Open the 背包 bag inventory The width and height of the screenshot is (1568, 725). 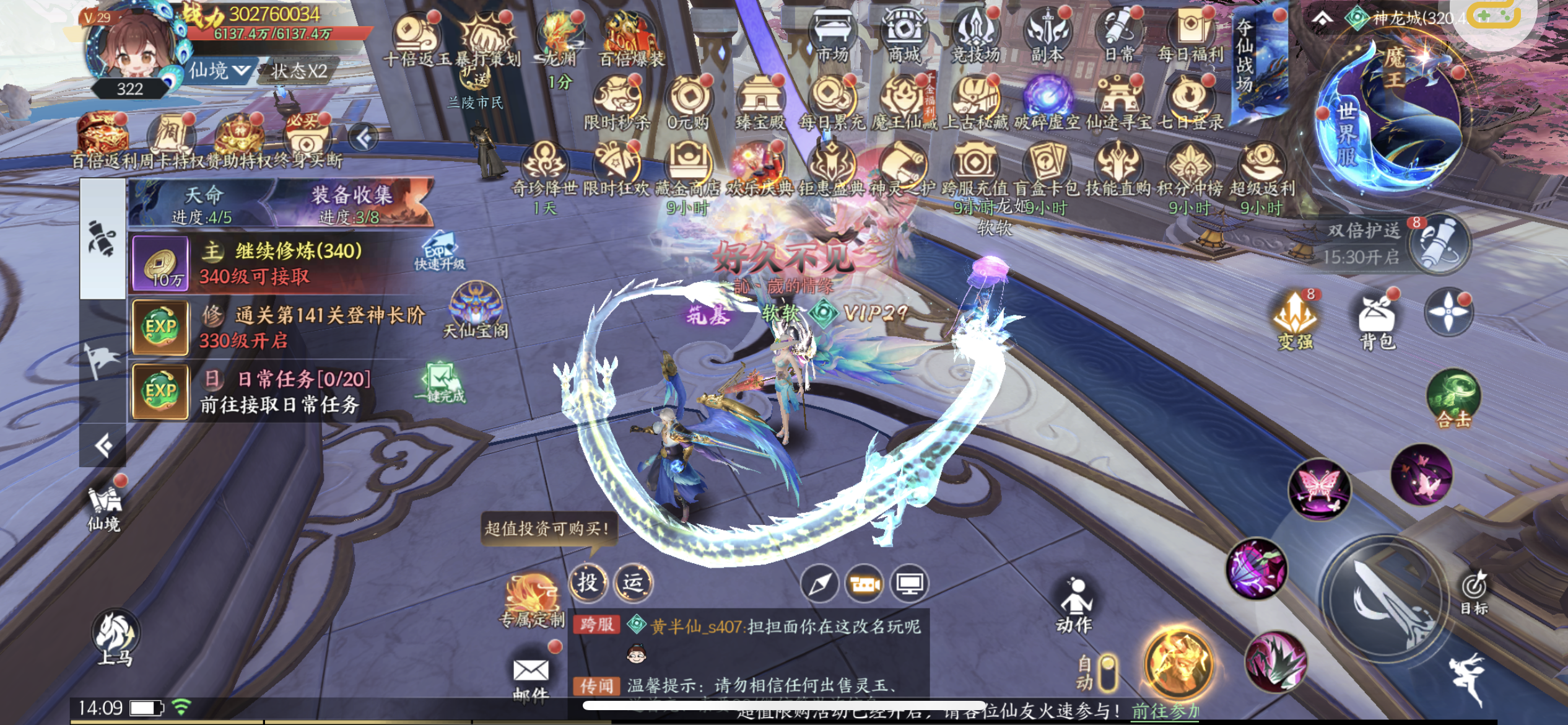pos(1376,320)
